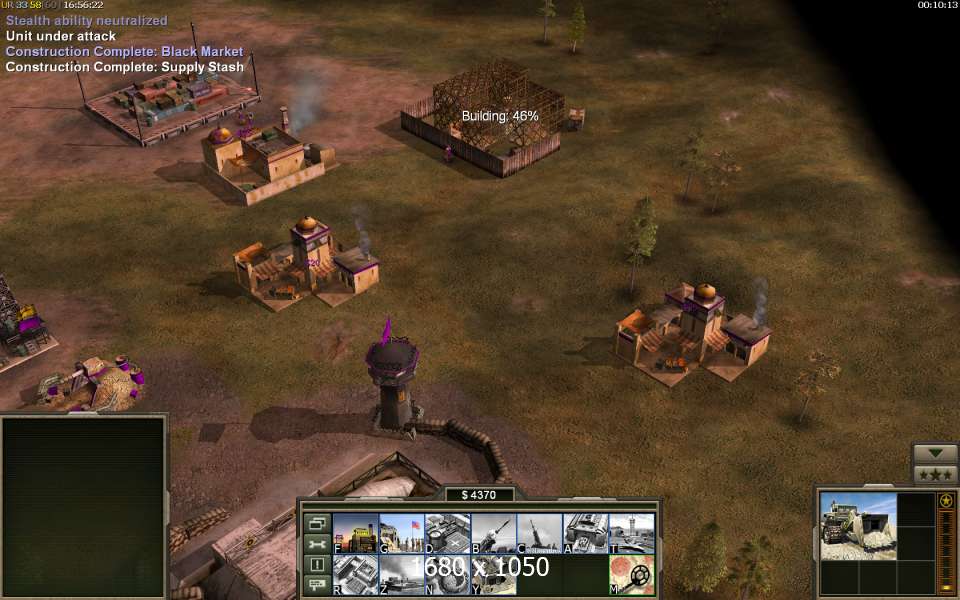Select the build icon labeled D
The height and width of the screenshot is (600, 960).
point(447,533)
